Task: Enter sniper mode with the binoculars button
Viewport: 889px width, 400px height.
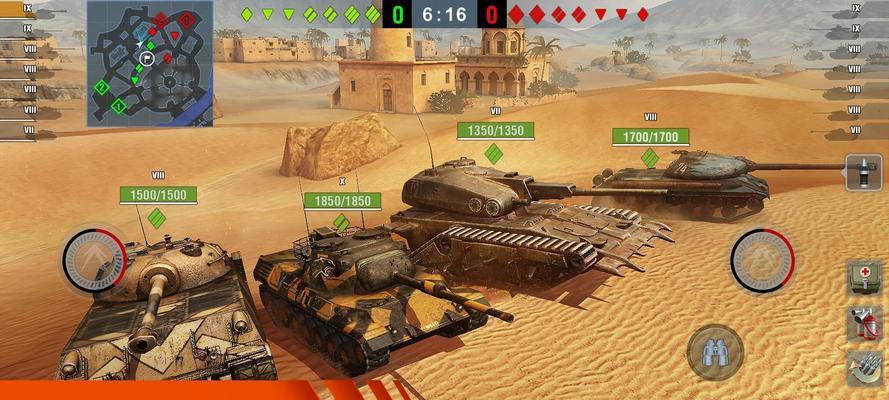Action: (x=715, y=352)
